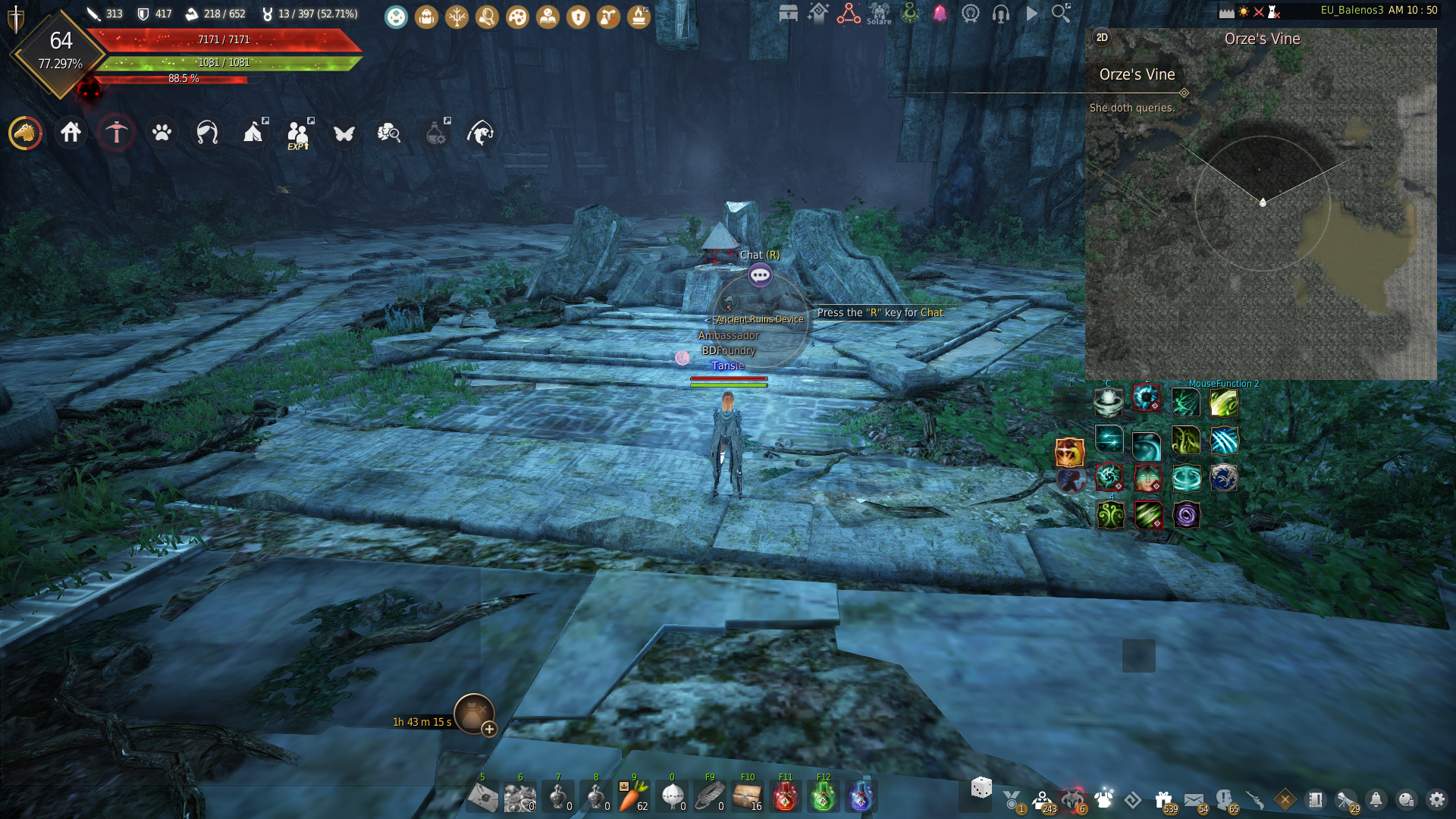
Task: Expand the quest 'She doth queries' details
Action: click(x=1185, y=94)
